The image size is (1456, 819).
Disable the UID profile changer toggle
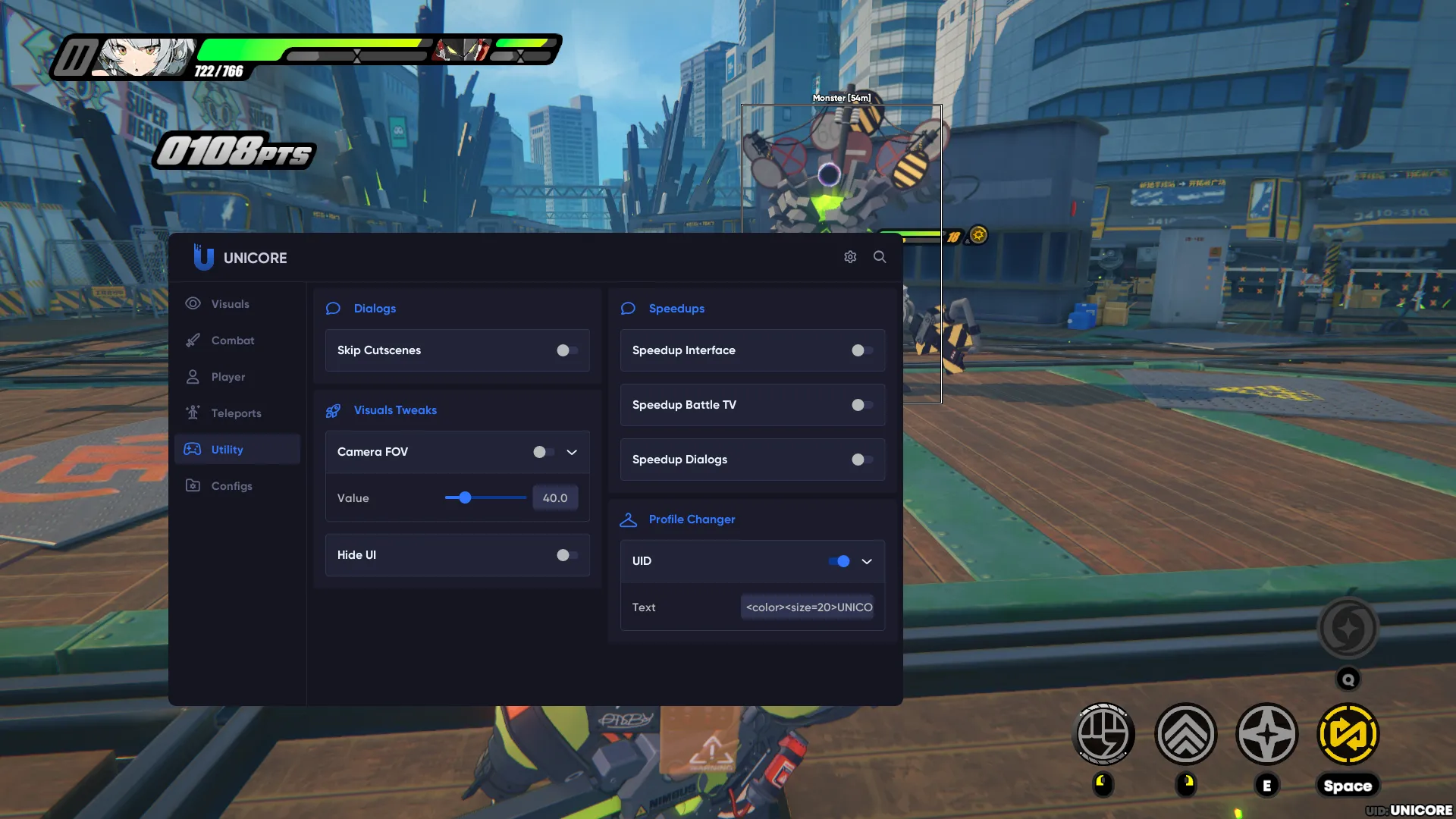click(x=839, y=561)
